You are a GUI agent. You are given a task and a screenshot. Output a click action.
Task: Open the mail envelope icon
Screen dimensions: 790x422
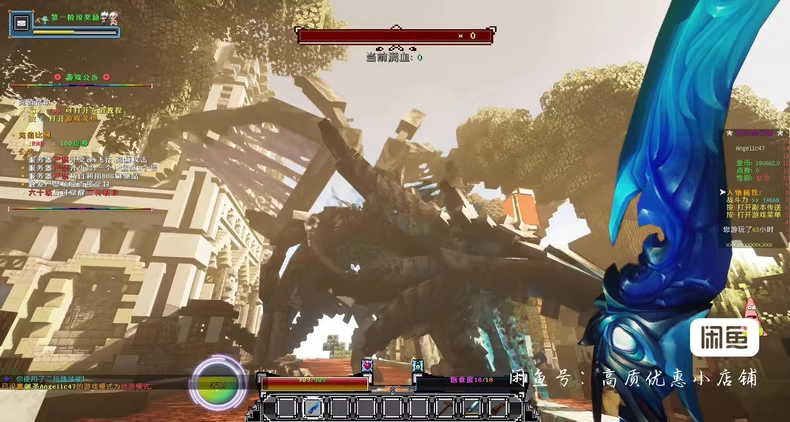click(22, 22)
